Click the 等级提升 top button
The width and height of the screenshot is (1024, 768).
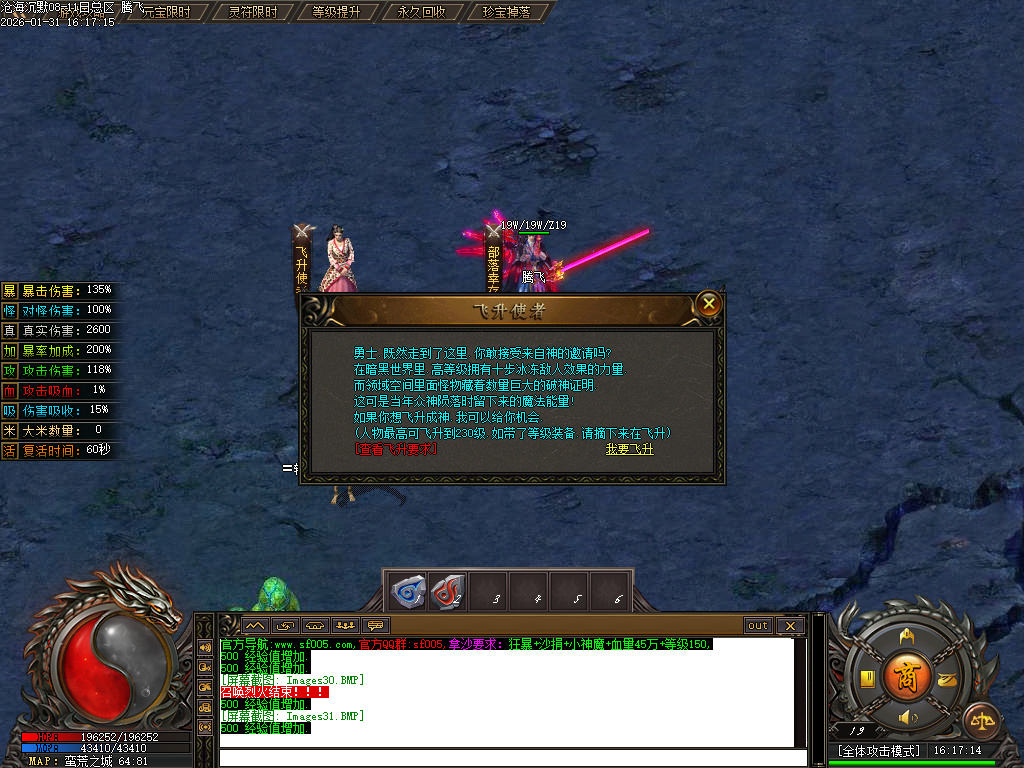point(337,12)
